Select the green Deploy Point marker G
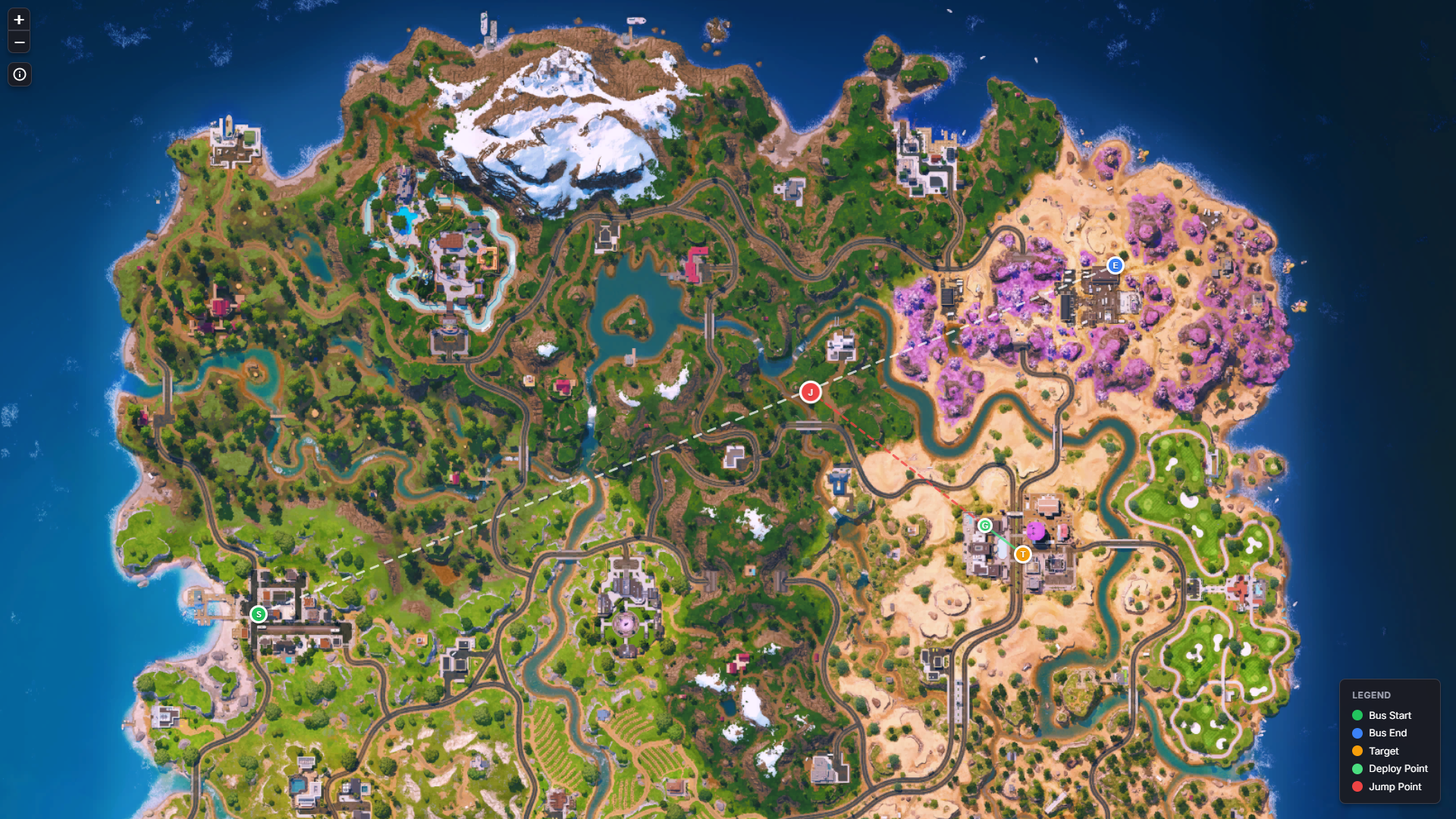 tap(985, 524)
